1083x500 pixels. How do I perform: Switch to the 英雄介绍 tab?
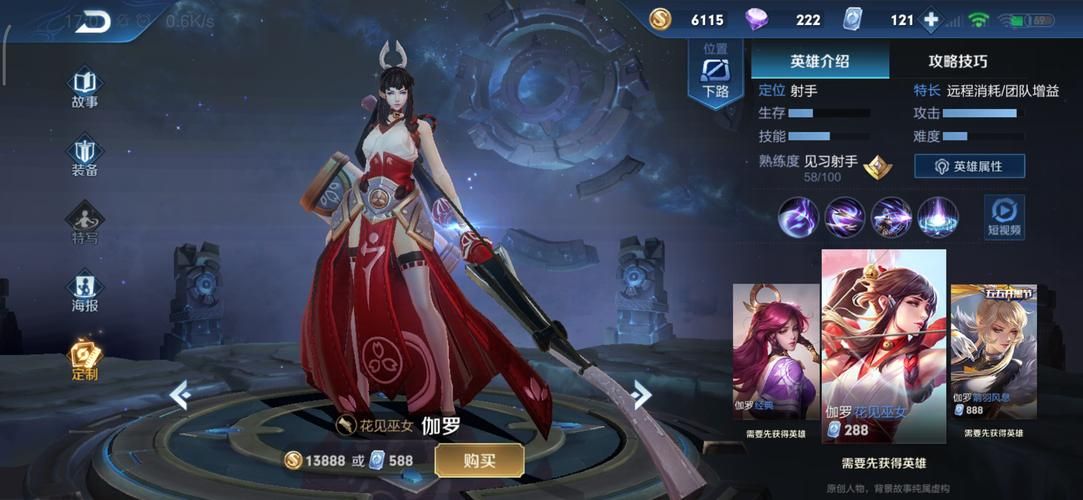pos(820,61)
